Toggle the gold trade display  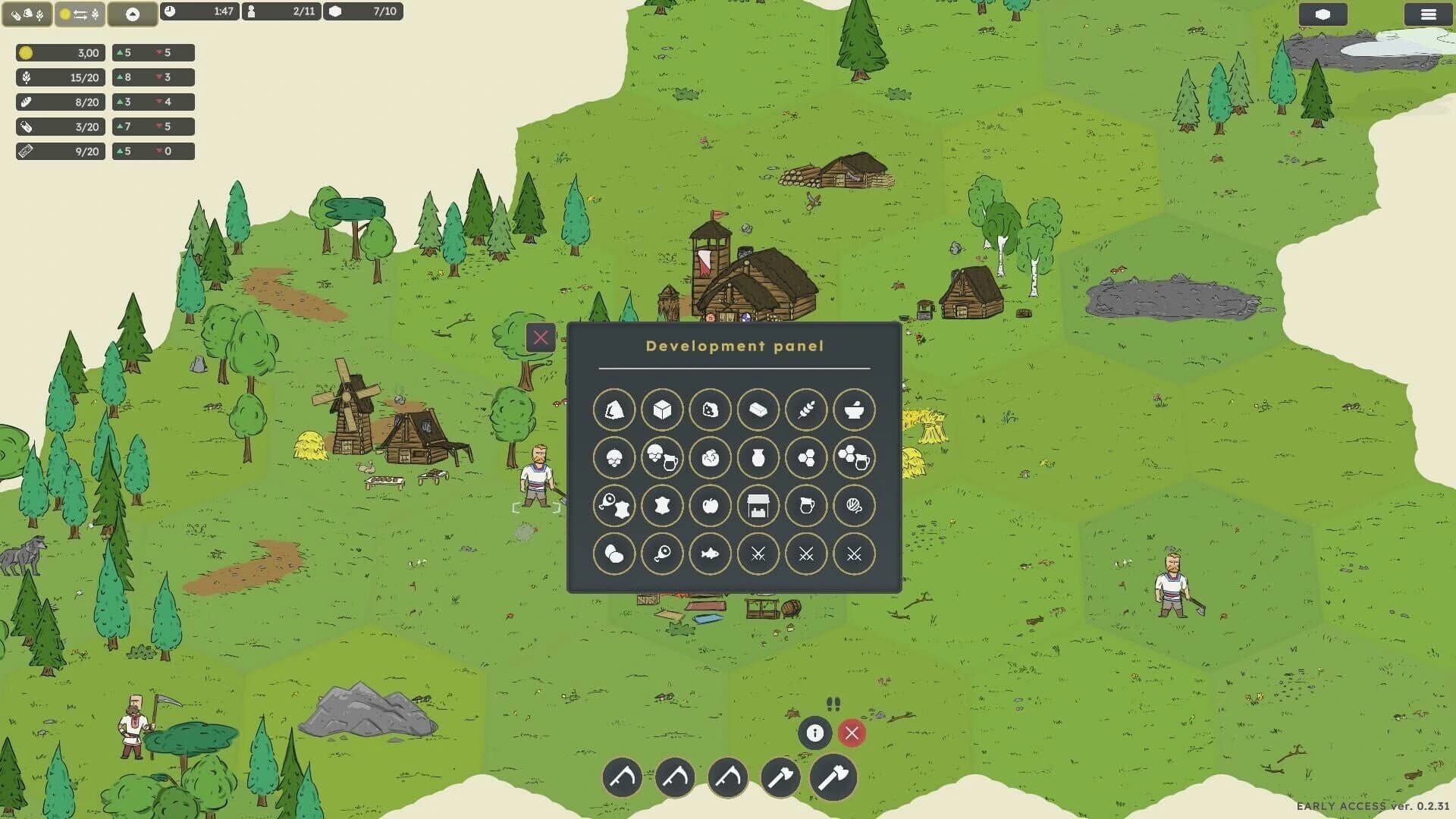click(81, 12)
